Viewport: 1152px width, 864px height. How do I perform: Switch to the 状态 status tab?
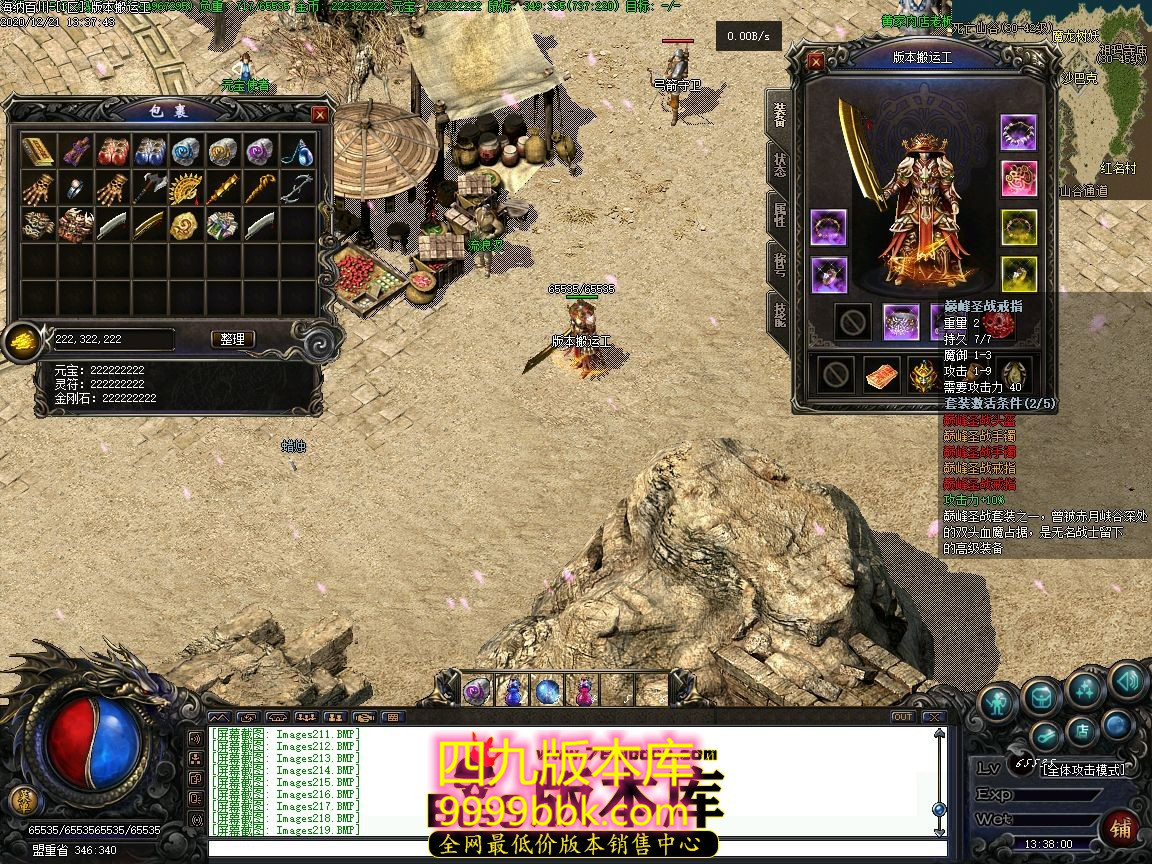(779, 164)
